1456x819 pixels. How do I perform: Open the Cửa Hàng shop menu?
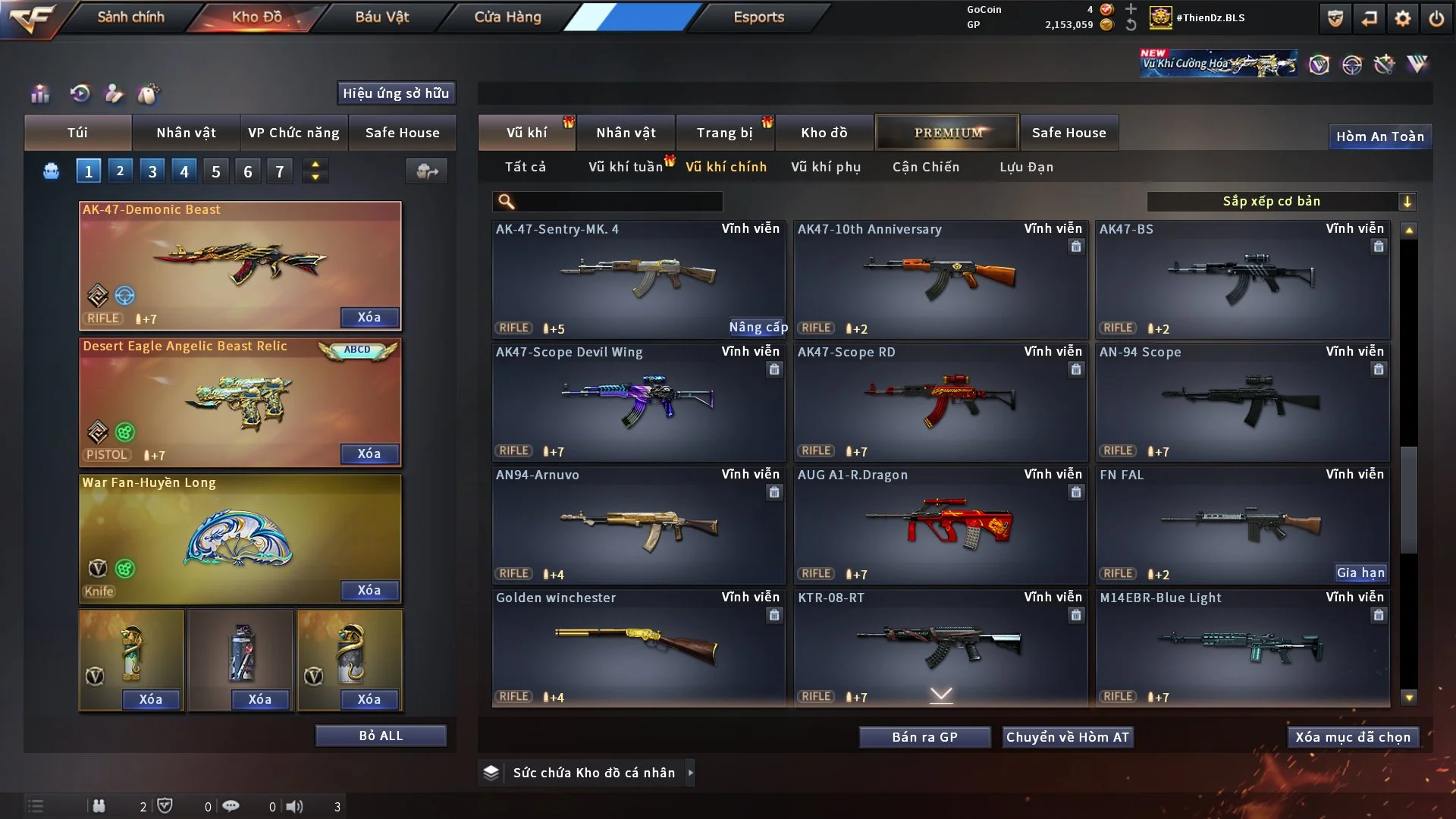tap(507, 17)
